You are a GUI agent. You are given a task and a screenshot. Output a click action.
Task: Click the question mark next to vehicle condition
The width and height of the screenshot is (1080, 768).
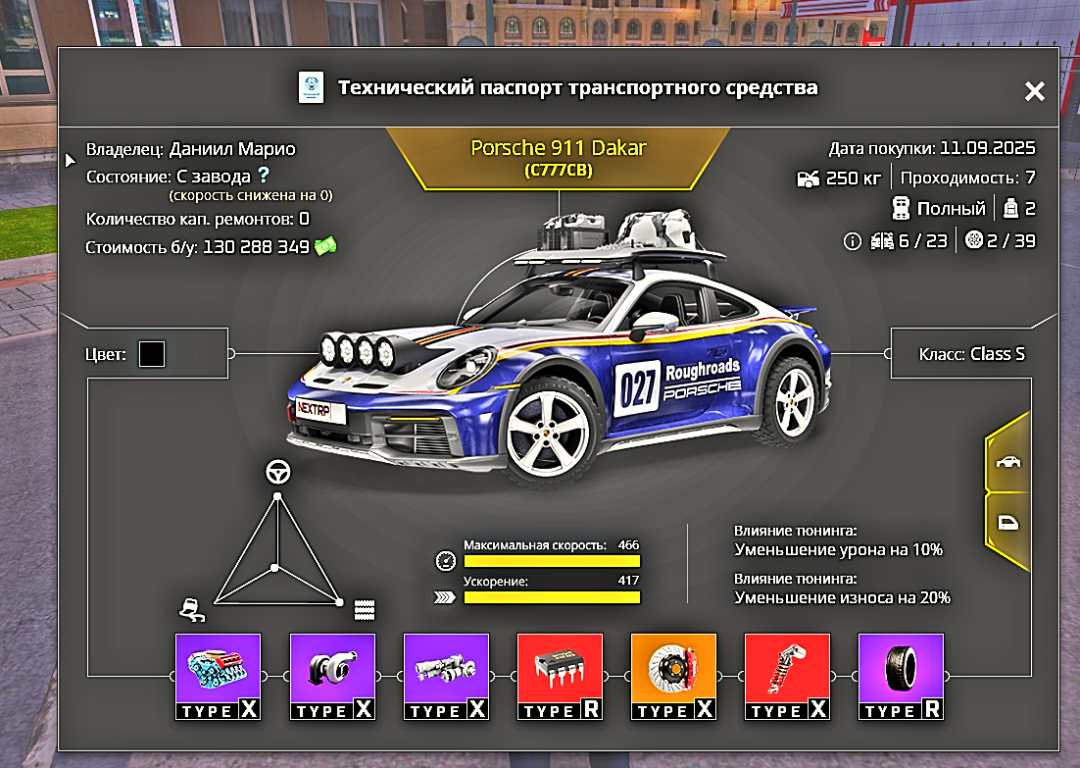(264, 176)
